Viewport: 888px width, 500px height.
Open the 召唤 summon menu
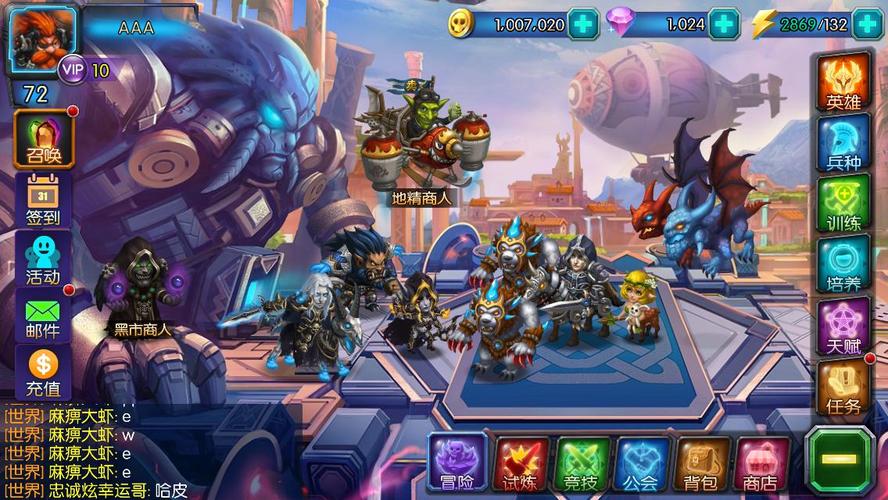[x=43, y=139]
